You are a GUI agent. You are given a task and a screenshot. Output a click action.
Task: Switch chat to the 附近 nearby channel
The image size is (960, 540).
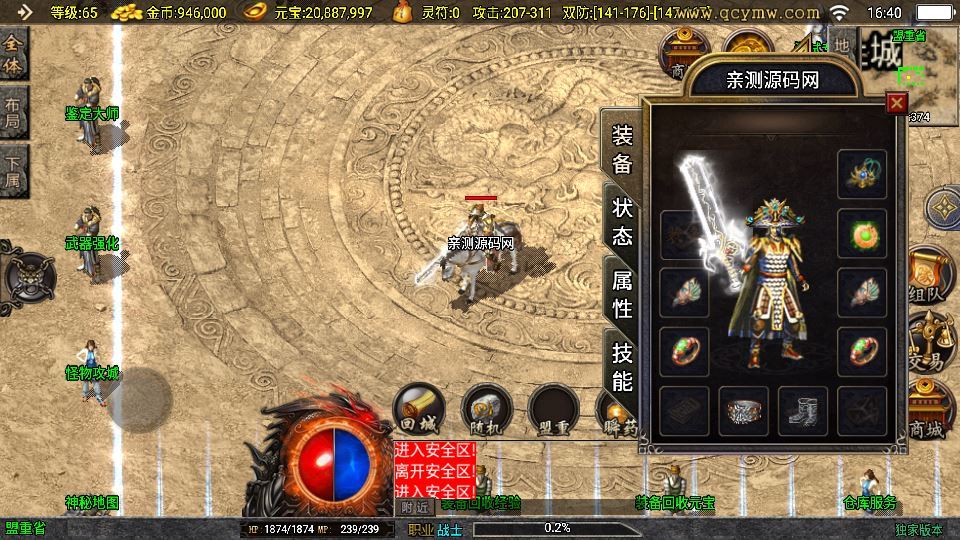click(x=412, y=507)
